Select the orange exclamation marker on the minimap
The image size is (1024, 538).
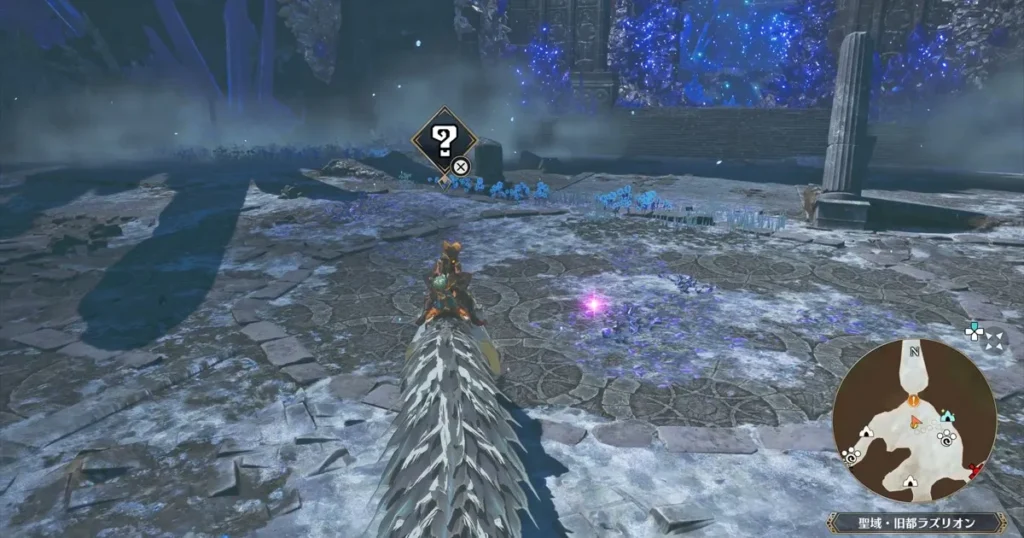point(913,400)
